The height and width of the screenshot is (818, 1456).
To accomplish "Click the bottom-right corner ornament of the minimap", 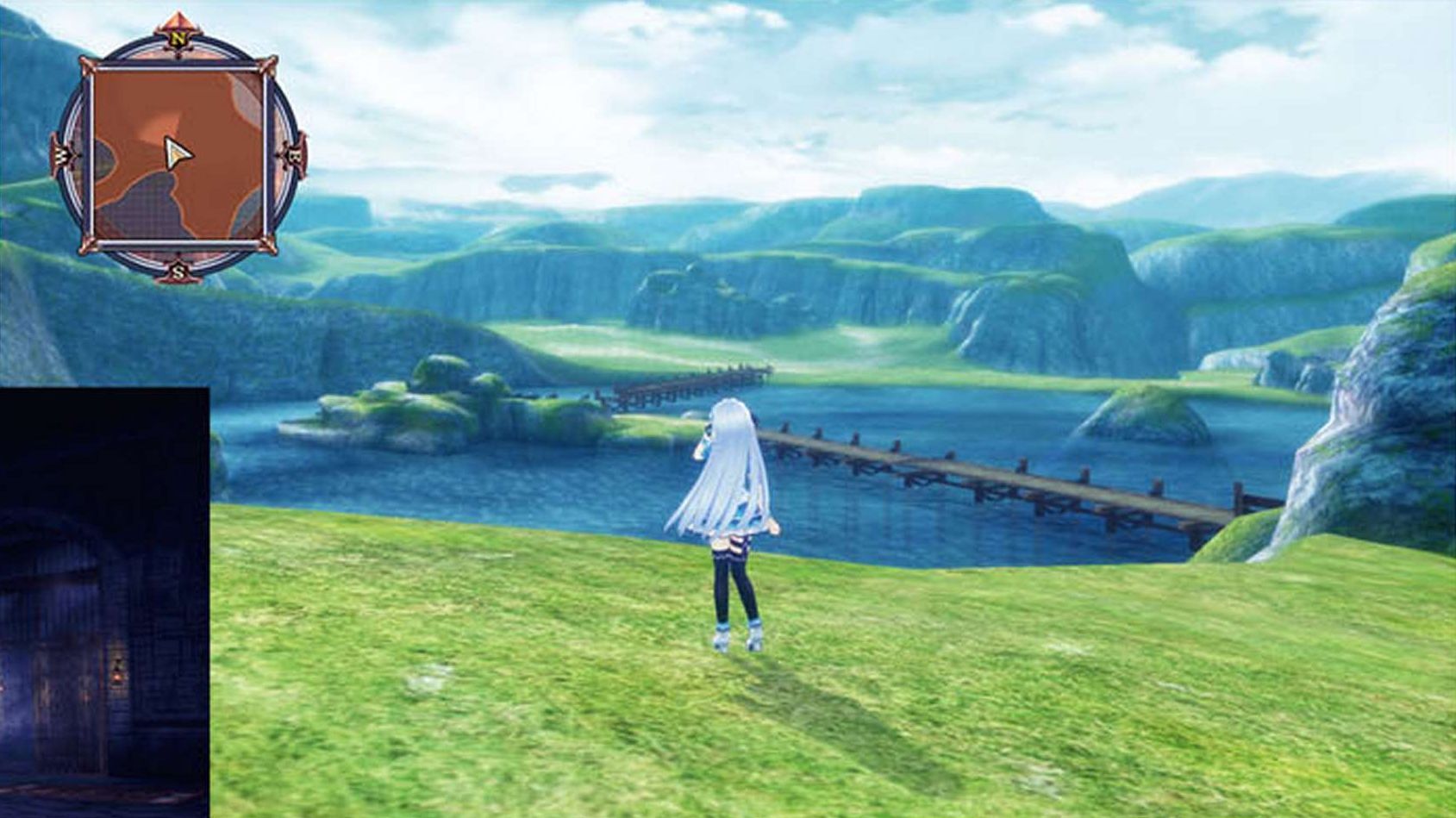I will pos(266,244).
